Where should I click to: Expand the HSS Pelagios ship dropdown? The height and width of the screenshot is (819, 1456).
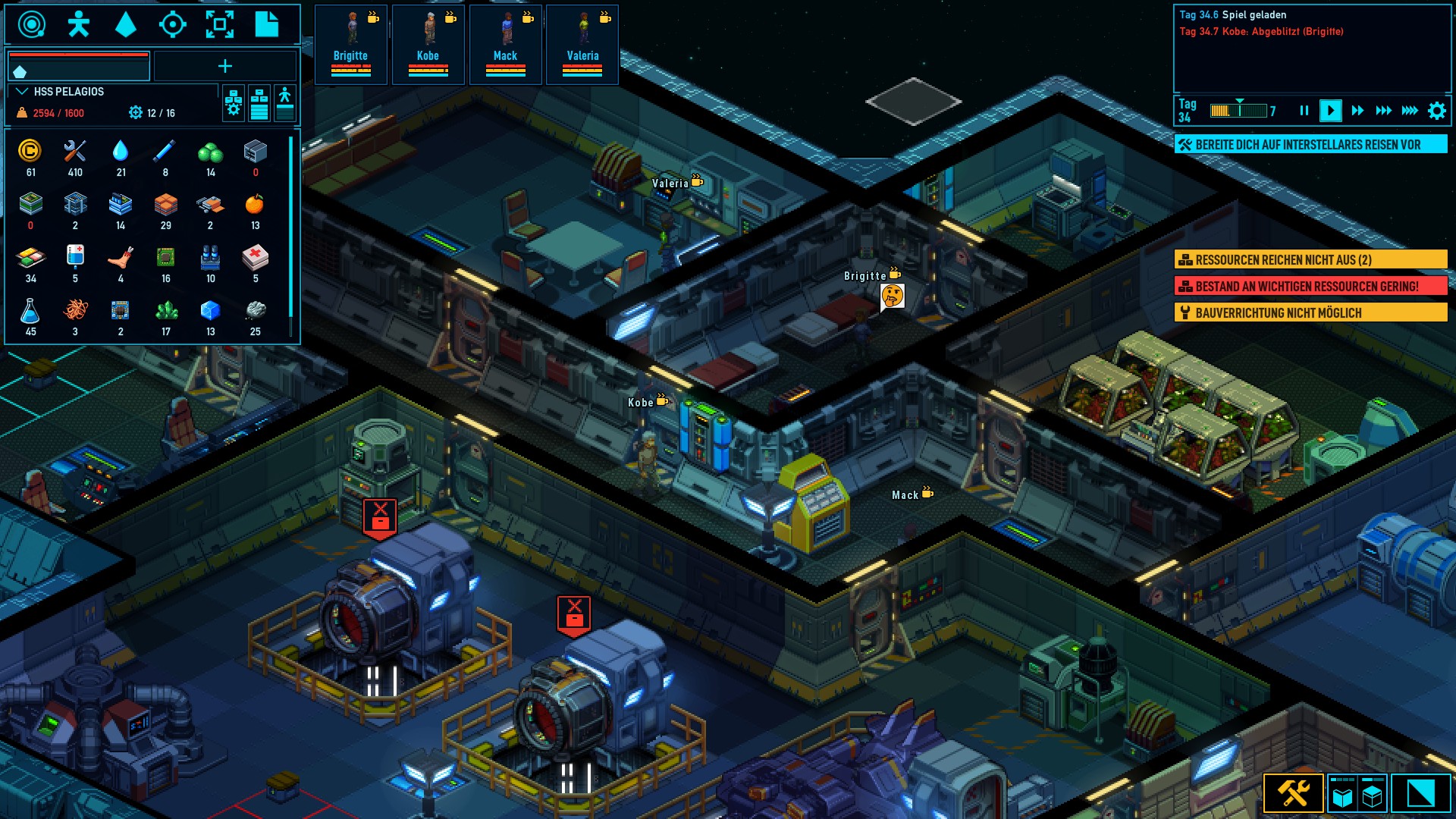point(23,92)
